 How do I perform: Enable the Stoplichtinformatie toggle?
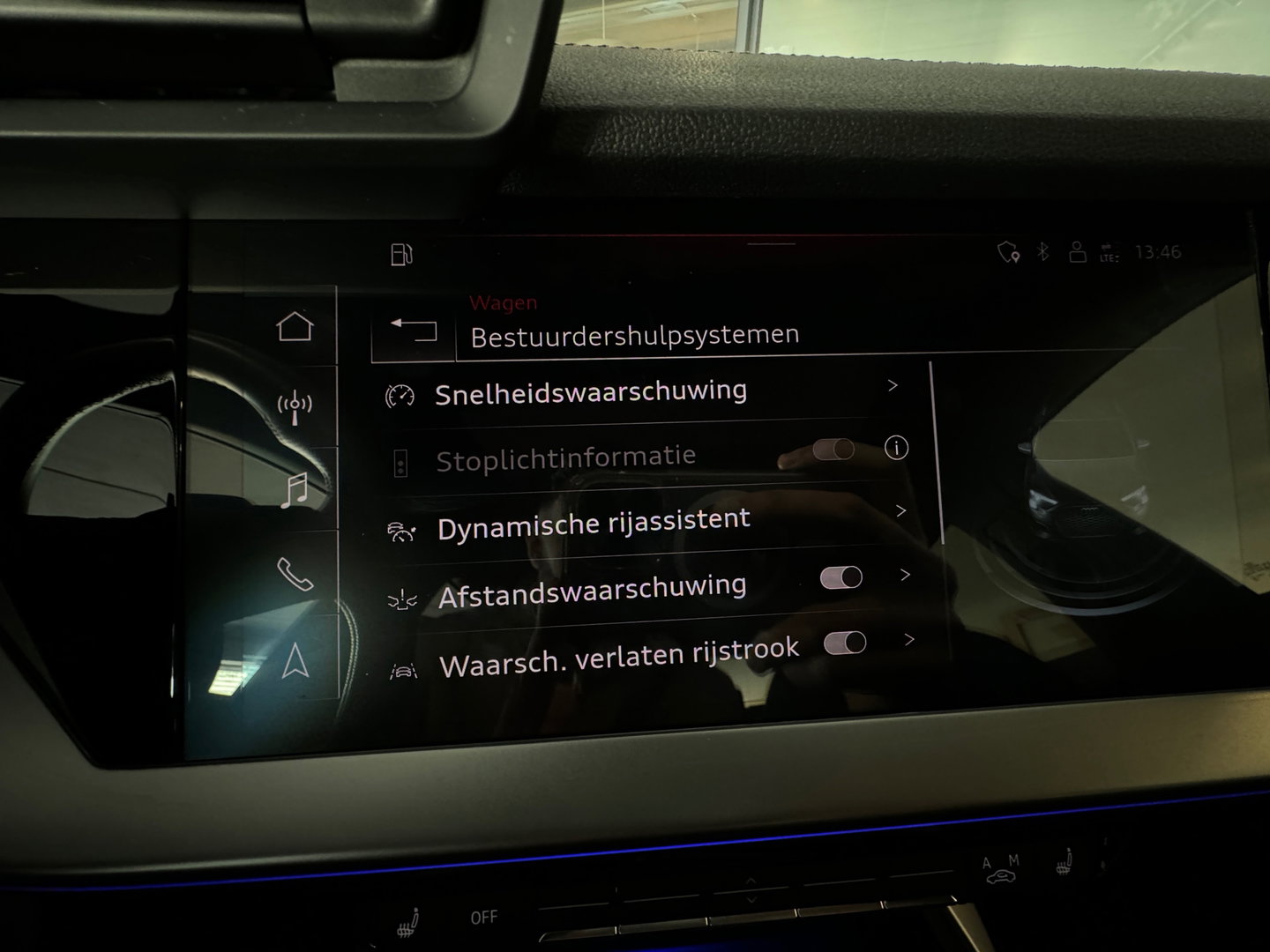coord(833,450)
